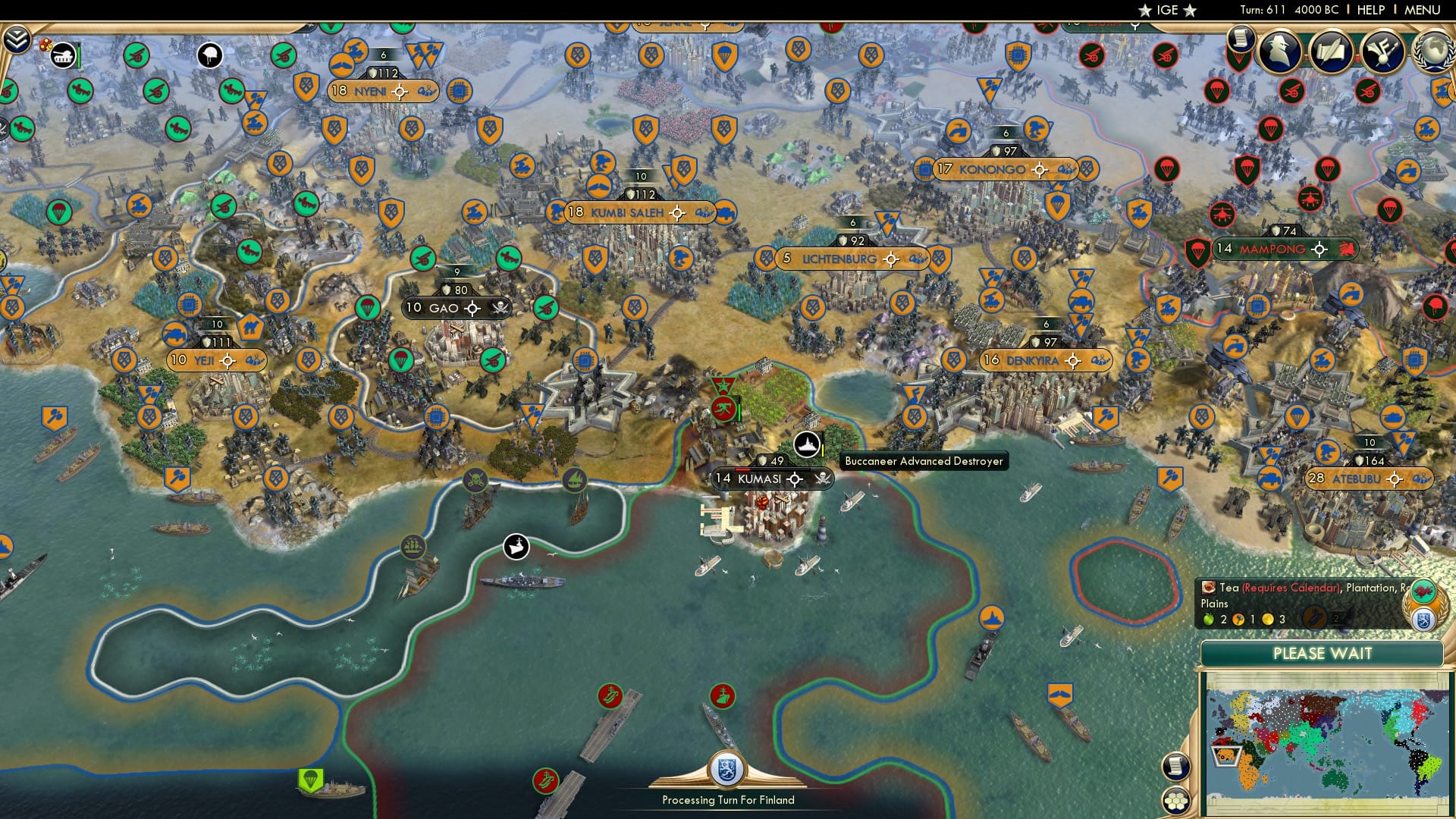Select the tank unit flag in the top-left

point(62,55)
